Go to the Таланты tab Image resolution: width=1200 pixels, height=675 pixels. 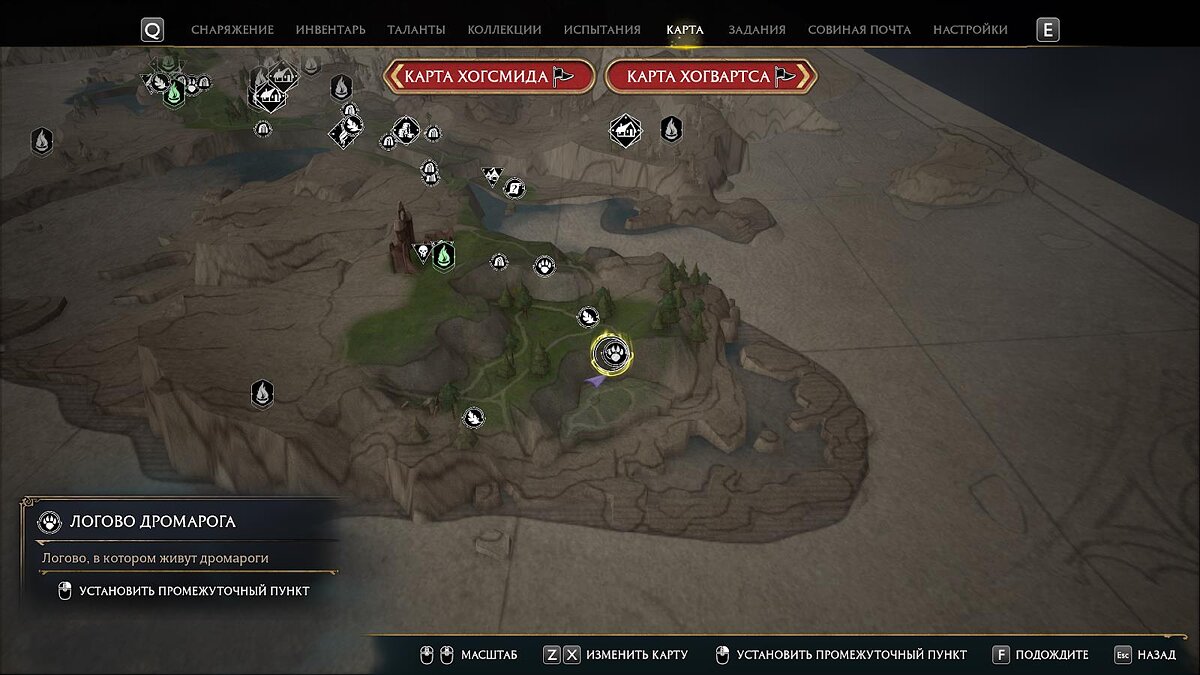pos(415,30)
